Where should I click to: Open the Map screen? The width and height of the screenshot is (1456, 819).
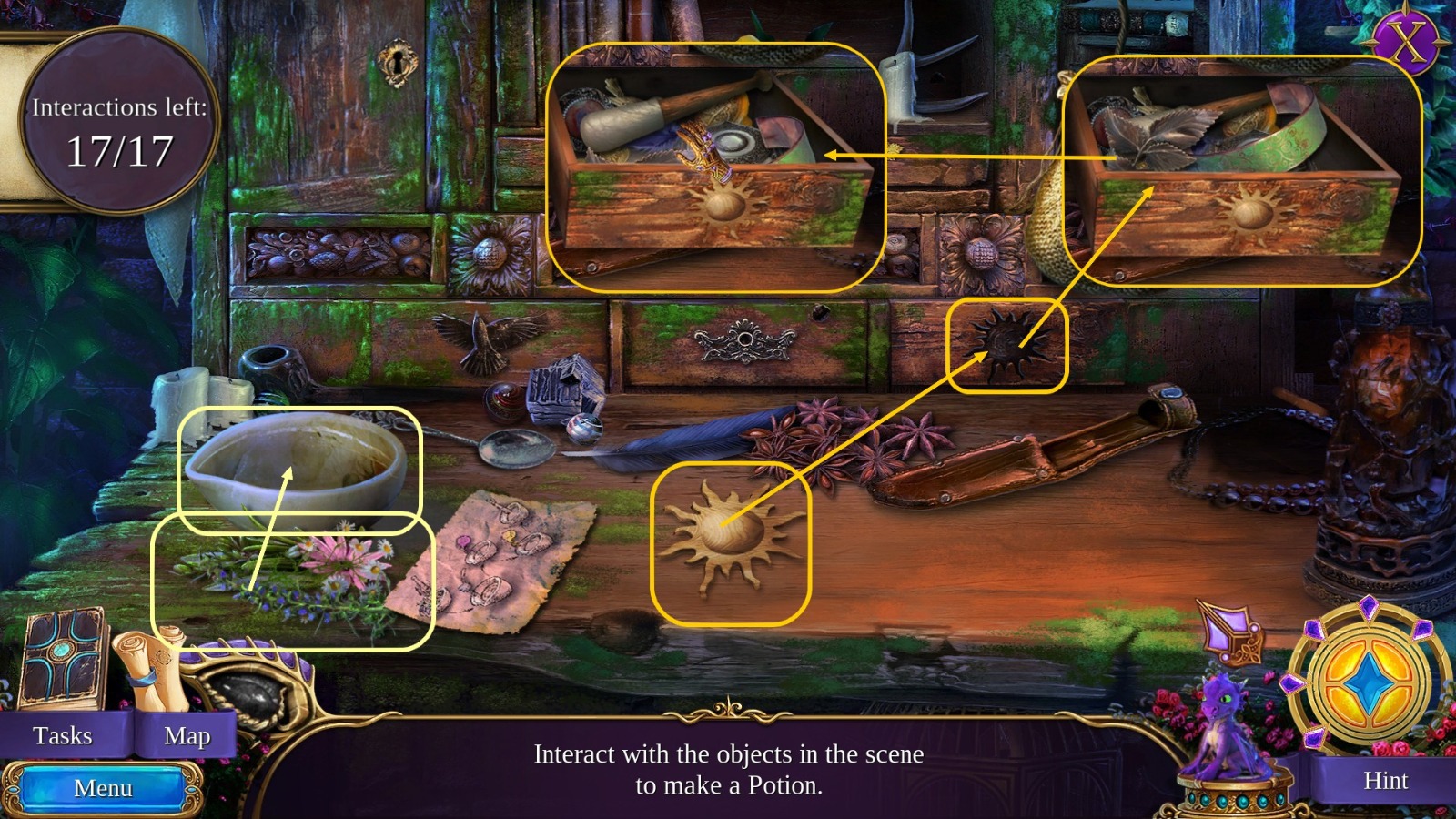(x=187, y=735)
